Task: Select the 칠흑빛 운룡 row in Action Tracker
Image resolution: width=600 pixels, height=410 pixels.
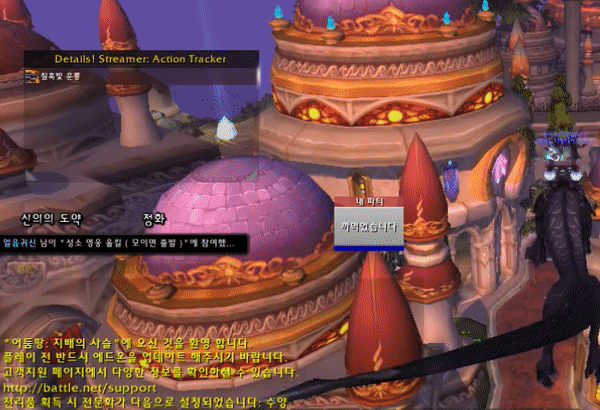Action: tap(60, 76)
